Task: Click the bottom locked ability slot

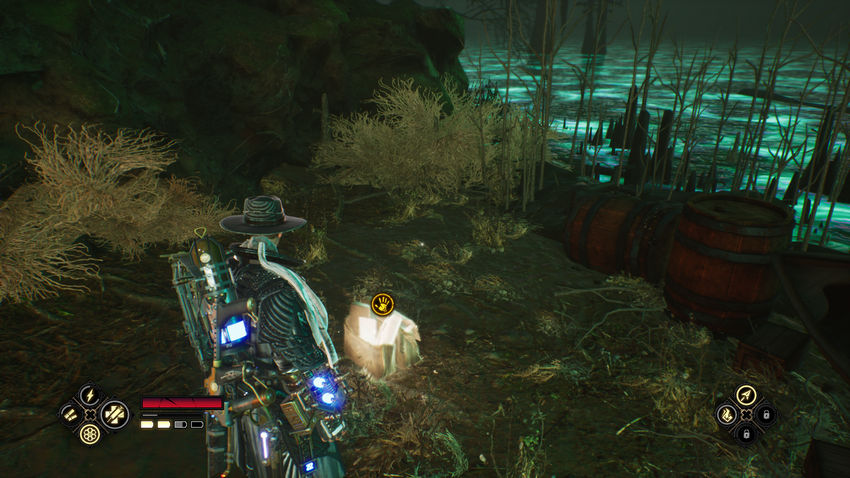Action: point(745,434)
